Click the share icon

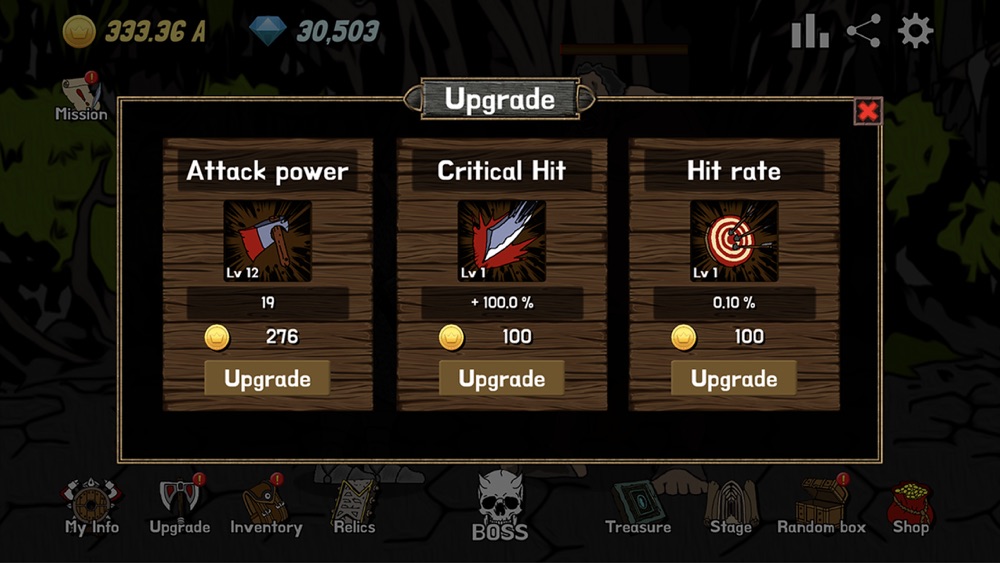click(x=863, y=32)
